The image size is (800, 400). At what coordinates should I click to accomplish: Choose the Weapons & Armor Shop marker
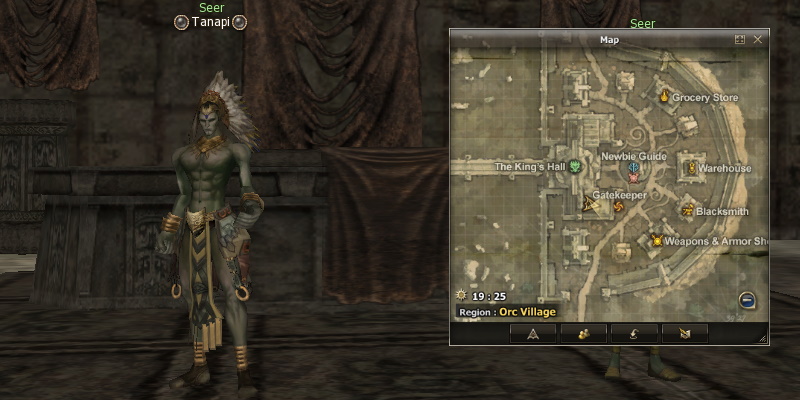click(x=657, y=240)
